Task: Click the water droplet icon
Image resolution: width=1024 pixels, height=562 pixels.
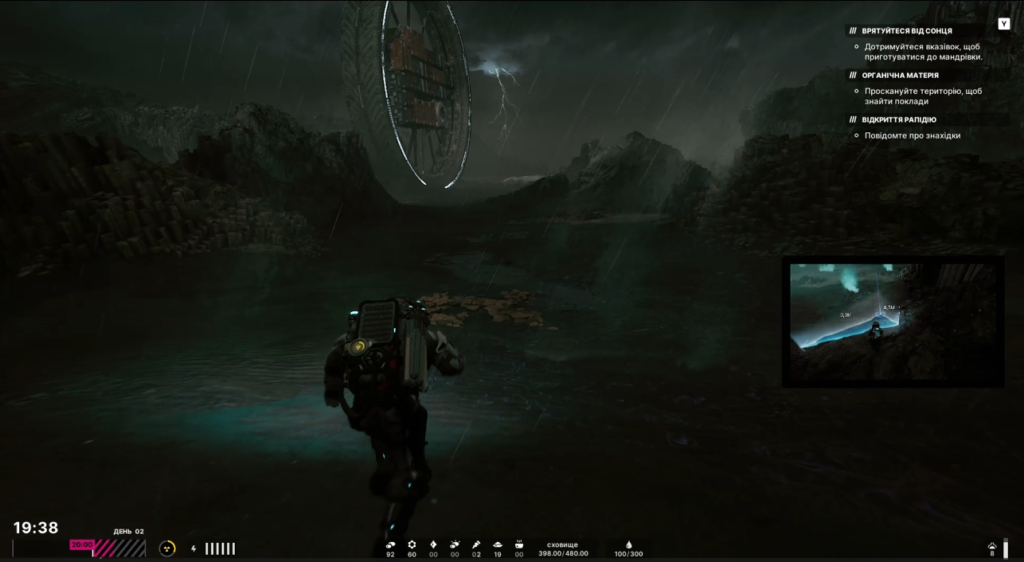Action: pyautogui.click(x=629, y=544)
